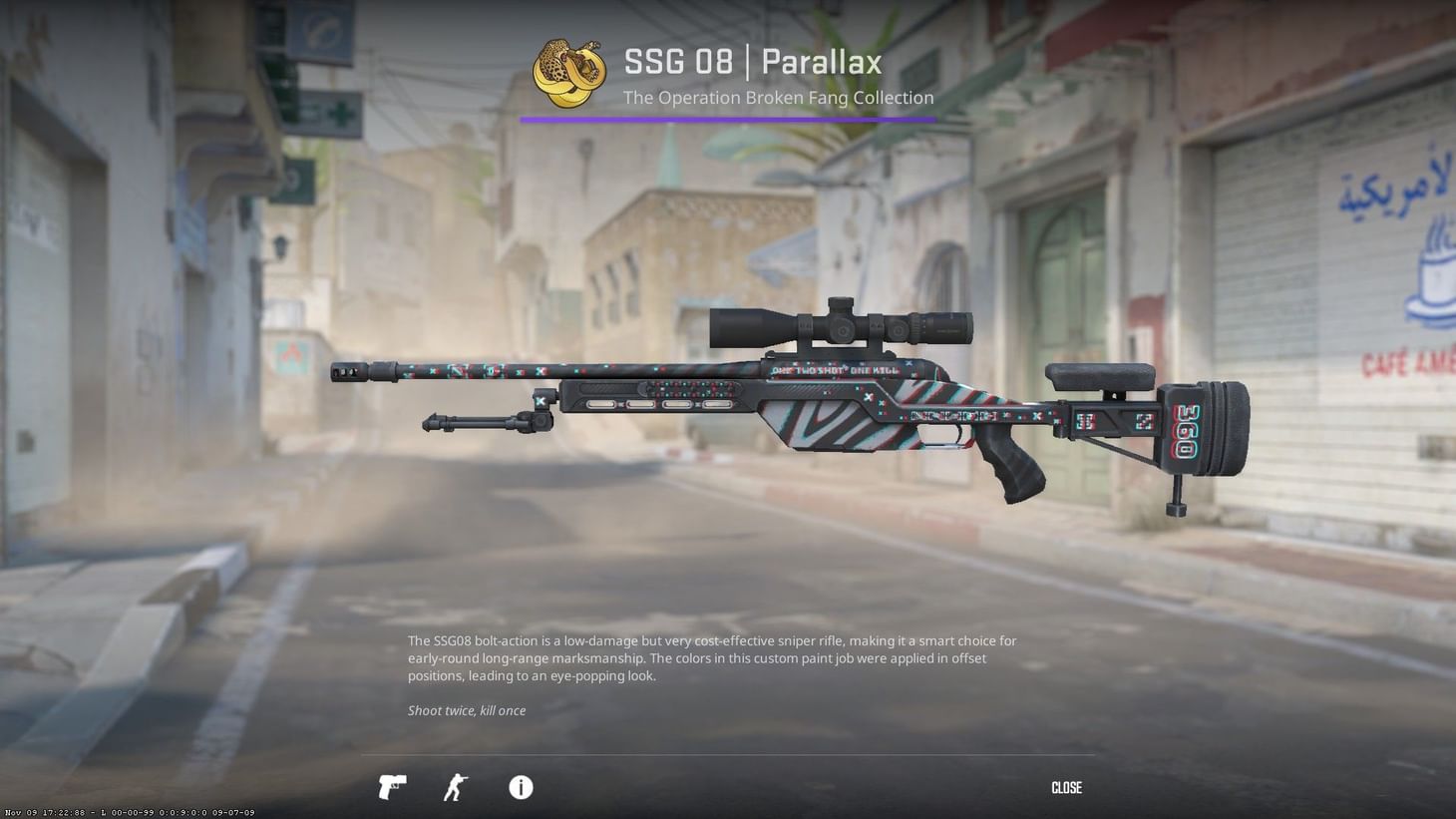Toggle the weapon view with the pistol icon

(x=391, y=787)
